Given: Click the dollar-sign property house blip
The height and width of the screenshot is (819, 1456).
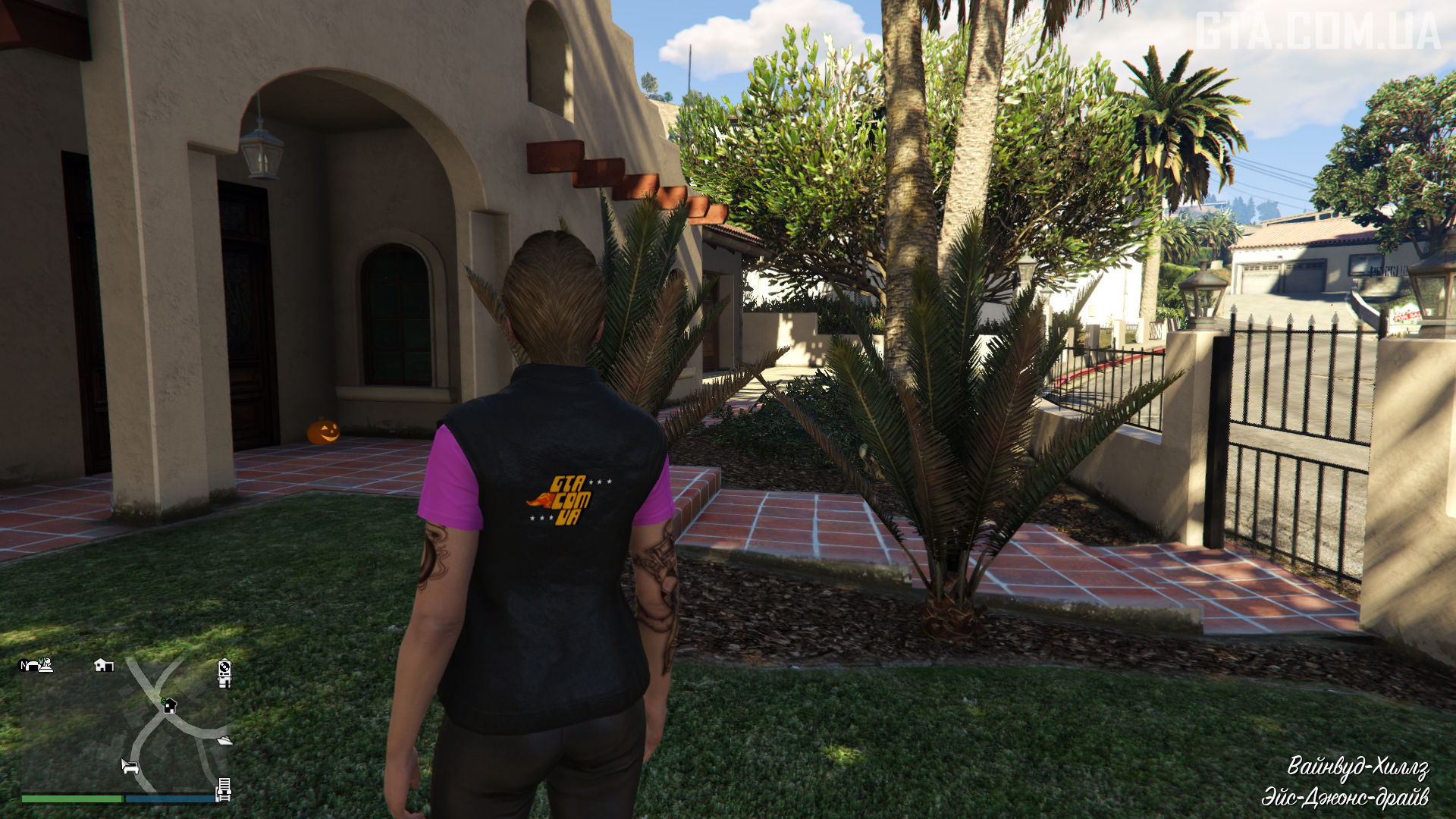Looking at the screenshot, I should 169,705.
